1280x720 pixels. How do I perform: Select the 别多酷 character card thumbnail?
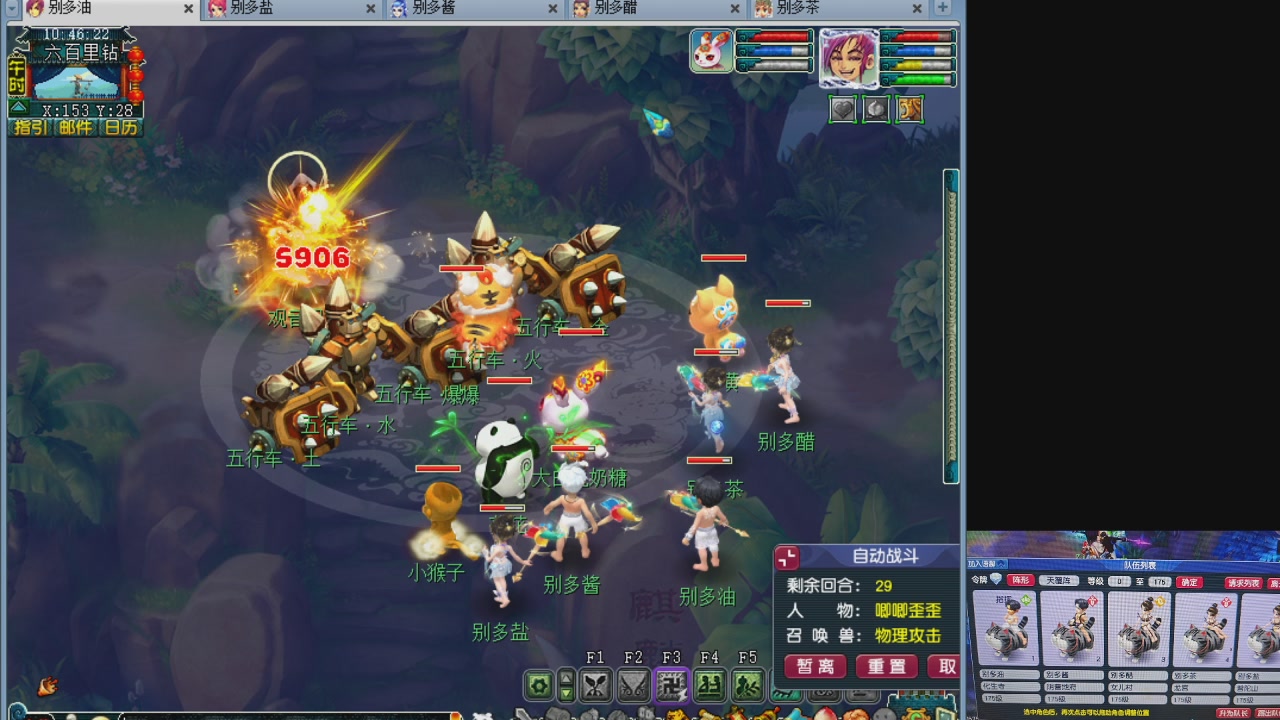(1139, 630)
